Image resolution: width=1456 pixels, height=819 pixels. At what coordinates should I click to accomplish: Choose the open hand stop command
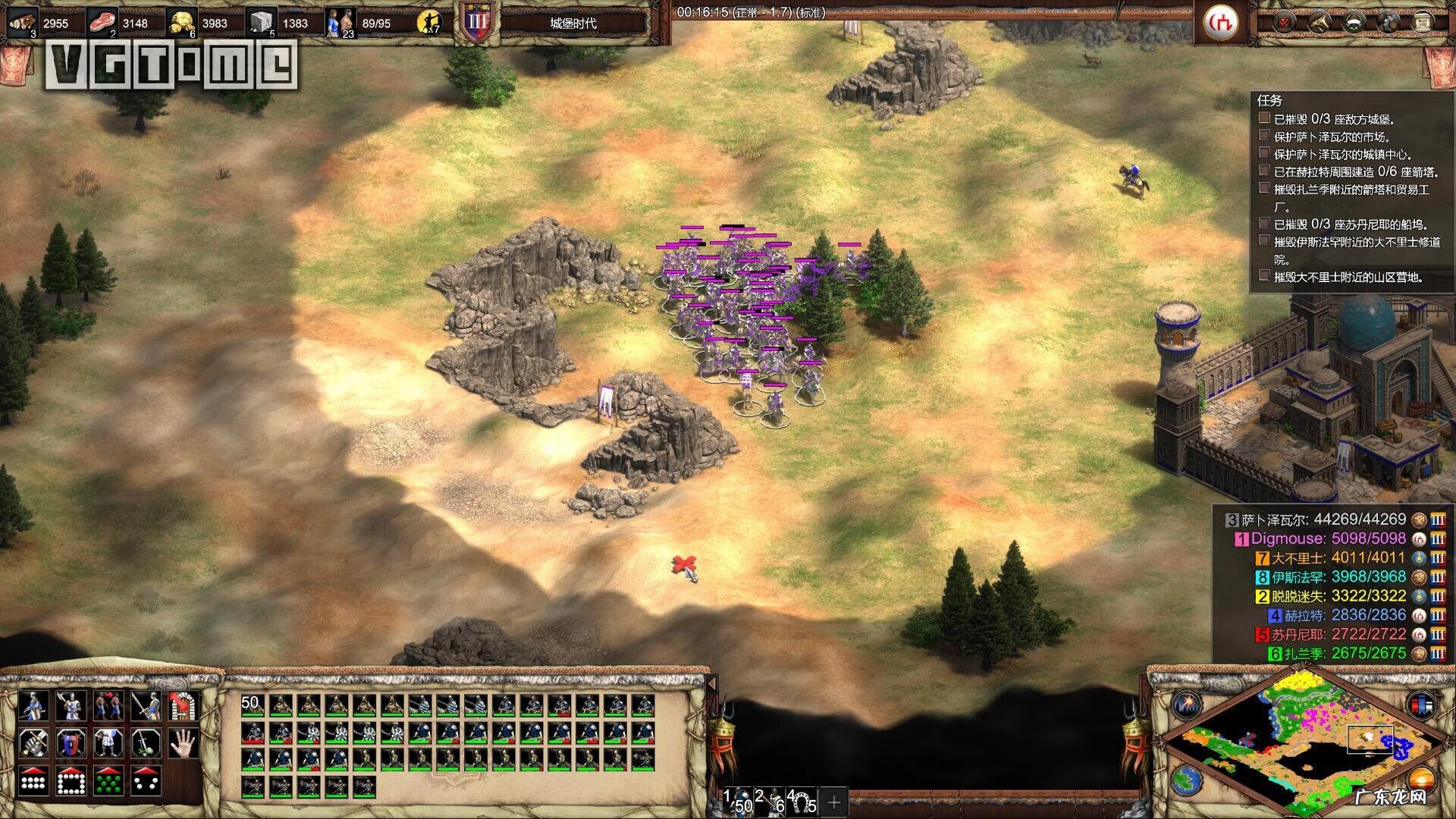(182, 742)
